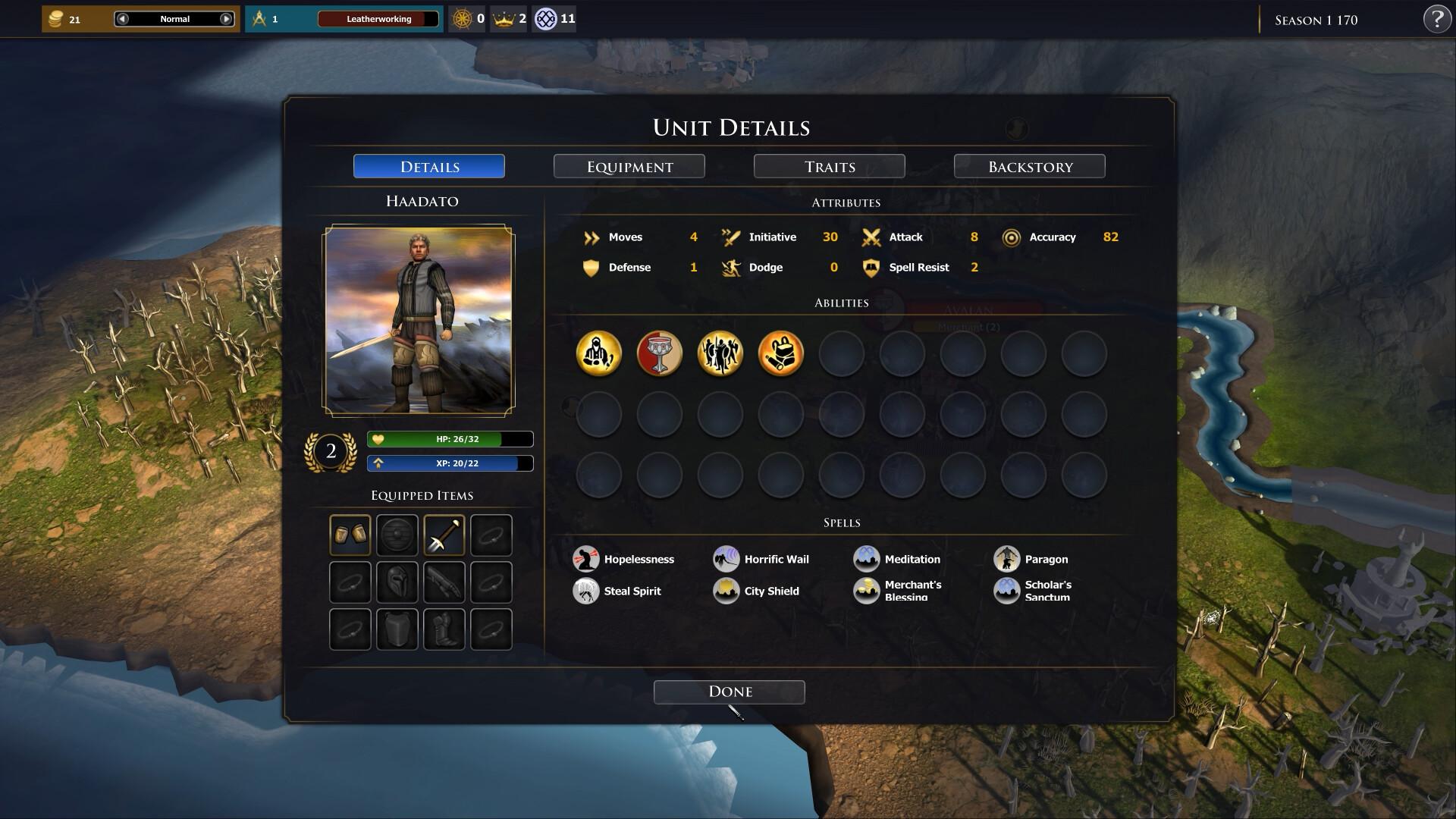Select the empty helmet equipment slot
Viewport: 1456px width, 819px height.
397,582
